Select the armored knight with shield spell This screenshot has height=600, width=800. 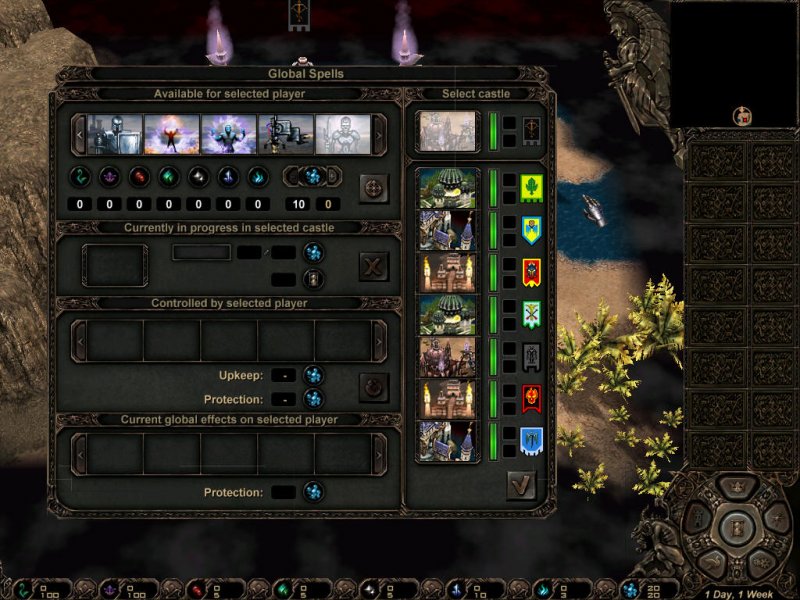115,135
